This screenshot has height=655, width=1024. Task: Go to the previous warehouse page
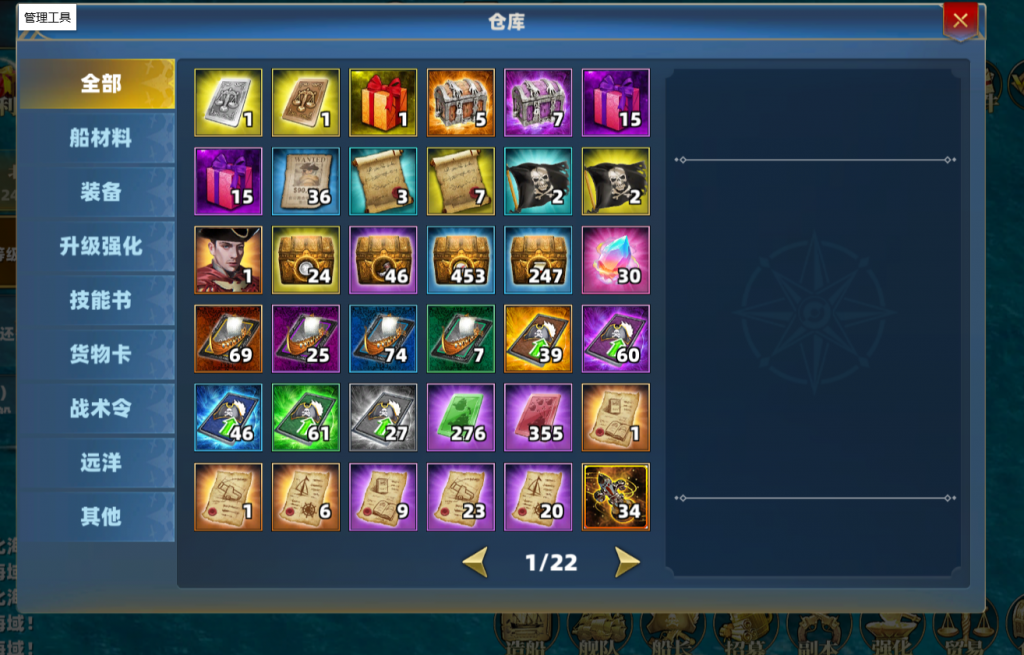(475, 562)
